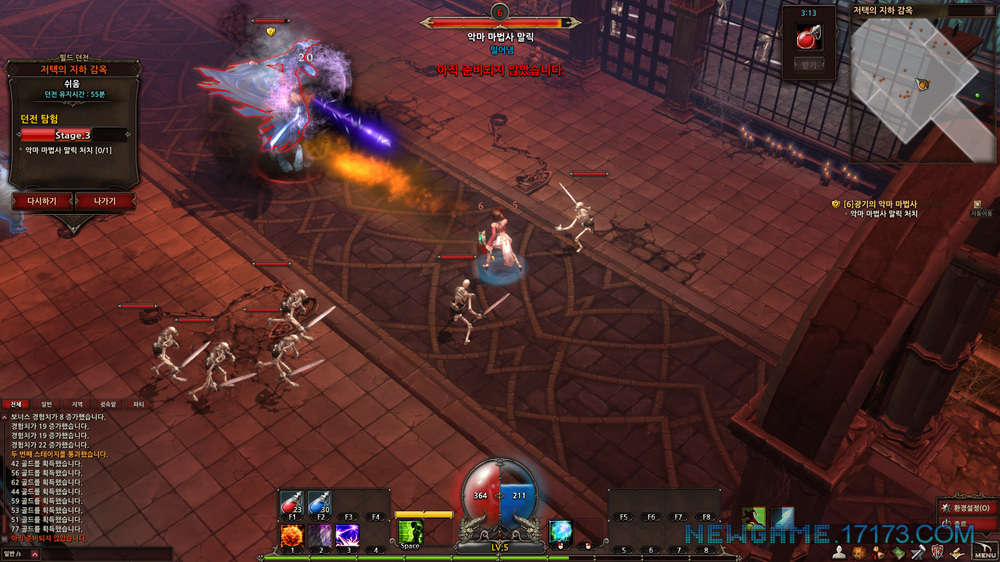Screen dimensions: 1000x562
Task: Activate the fireball skill in slot 1
Action: (x=292, y=536)
